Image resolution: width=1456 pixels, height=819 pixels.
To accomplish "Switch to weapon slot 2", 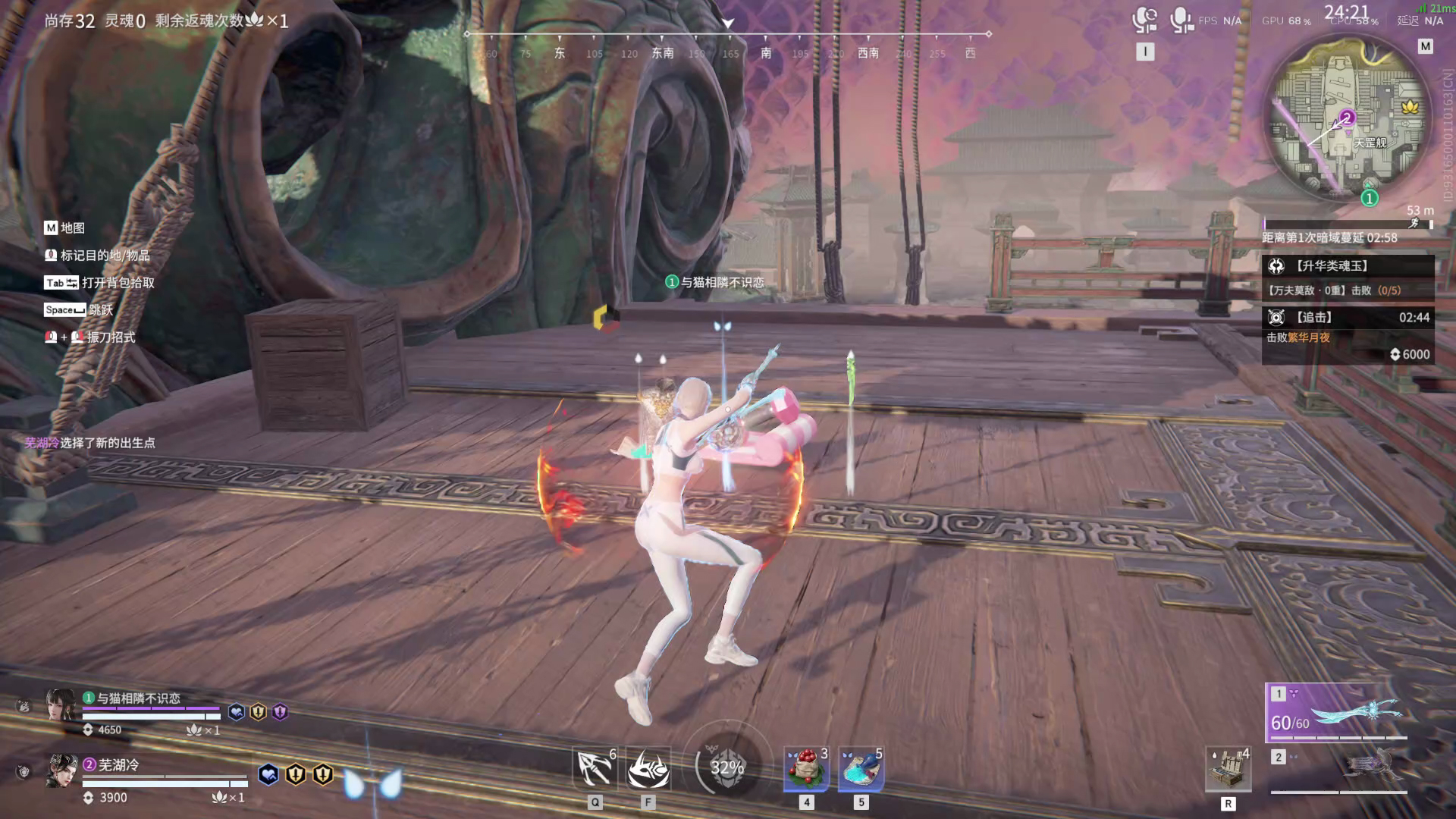I will click(x=1339, y=770).
